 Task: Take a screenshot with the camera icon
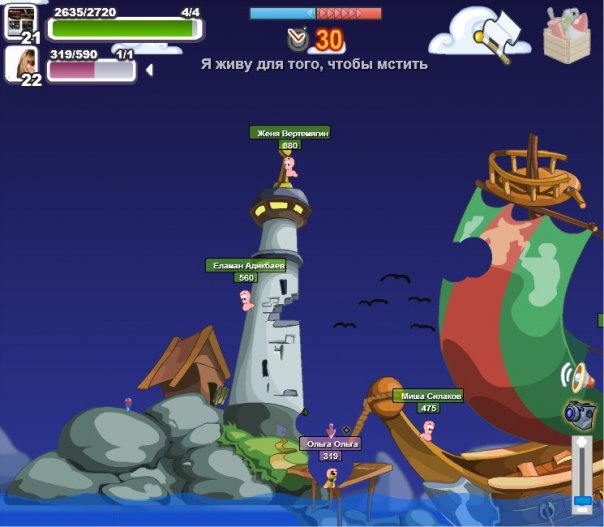pyautogui.click(x=579, y=411)
